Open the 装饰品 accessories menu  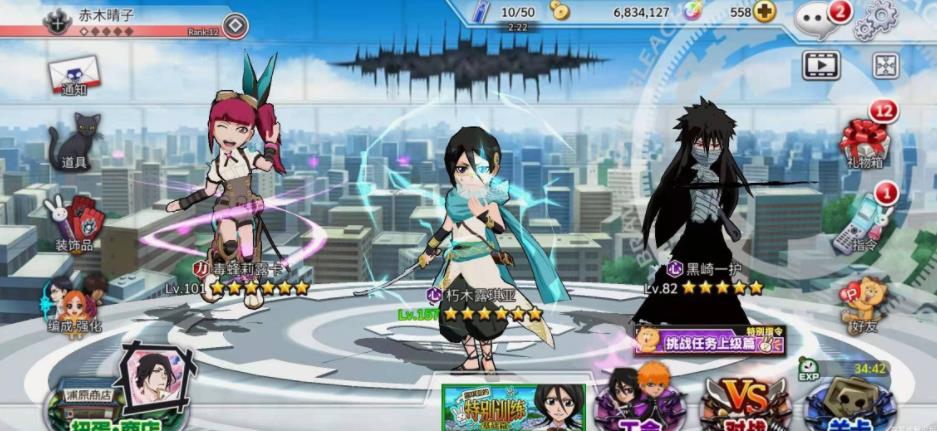(72, 220)
